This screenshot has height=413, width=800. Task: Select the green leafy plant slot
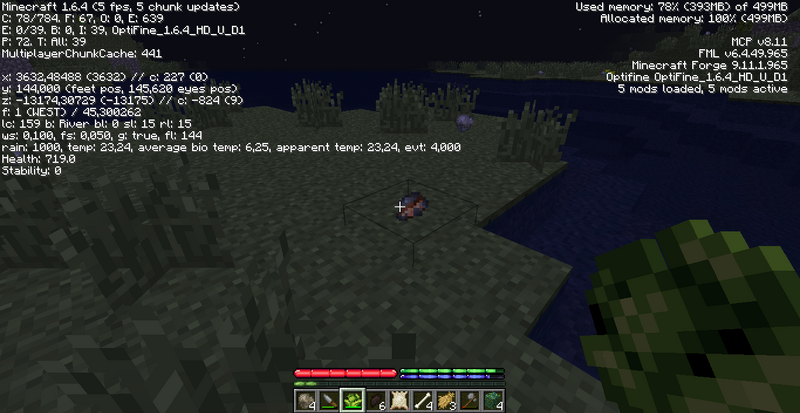tap(353, 400)
